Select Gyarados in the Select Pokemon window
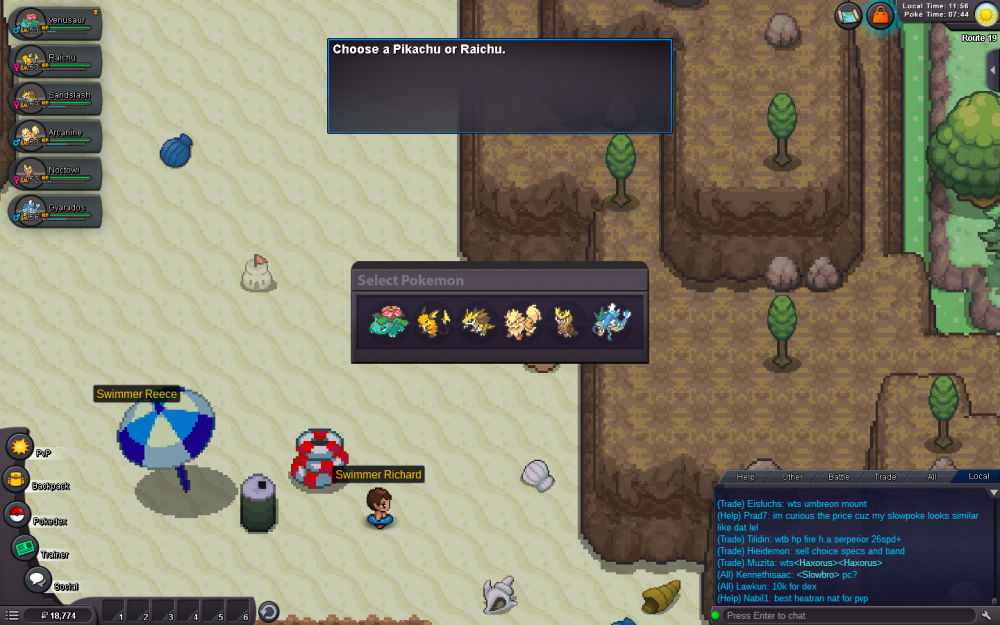Viewport: 1000px width, 625px height. point(611,323)
